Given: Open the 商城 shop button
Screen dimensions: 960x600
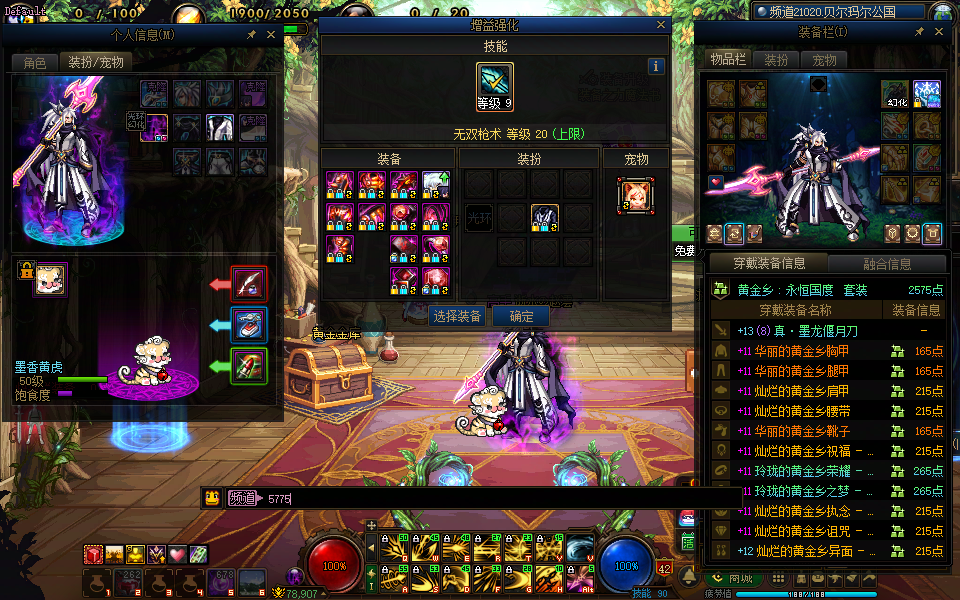Looking at the screenshot, I should point(733,578).
